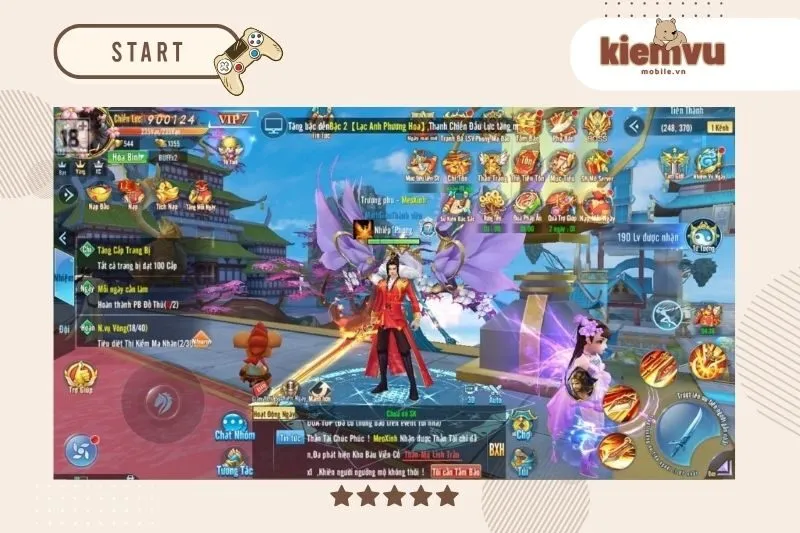Toggle the Hòa Bình combat mode

pyautogui.click(x=127, y=156)
